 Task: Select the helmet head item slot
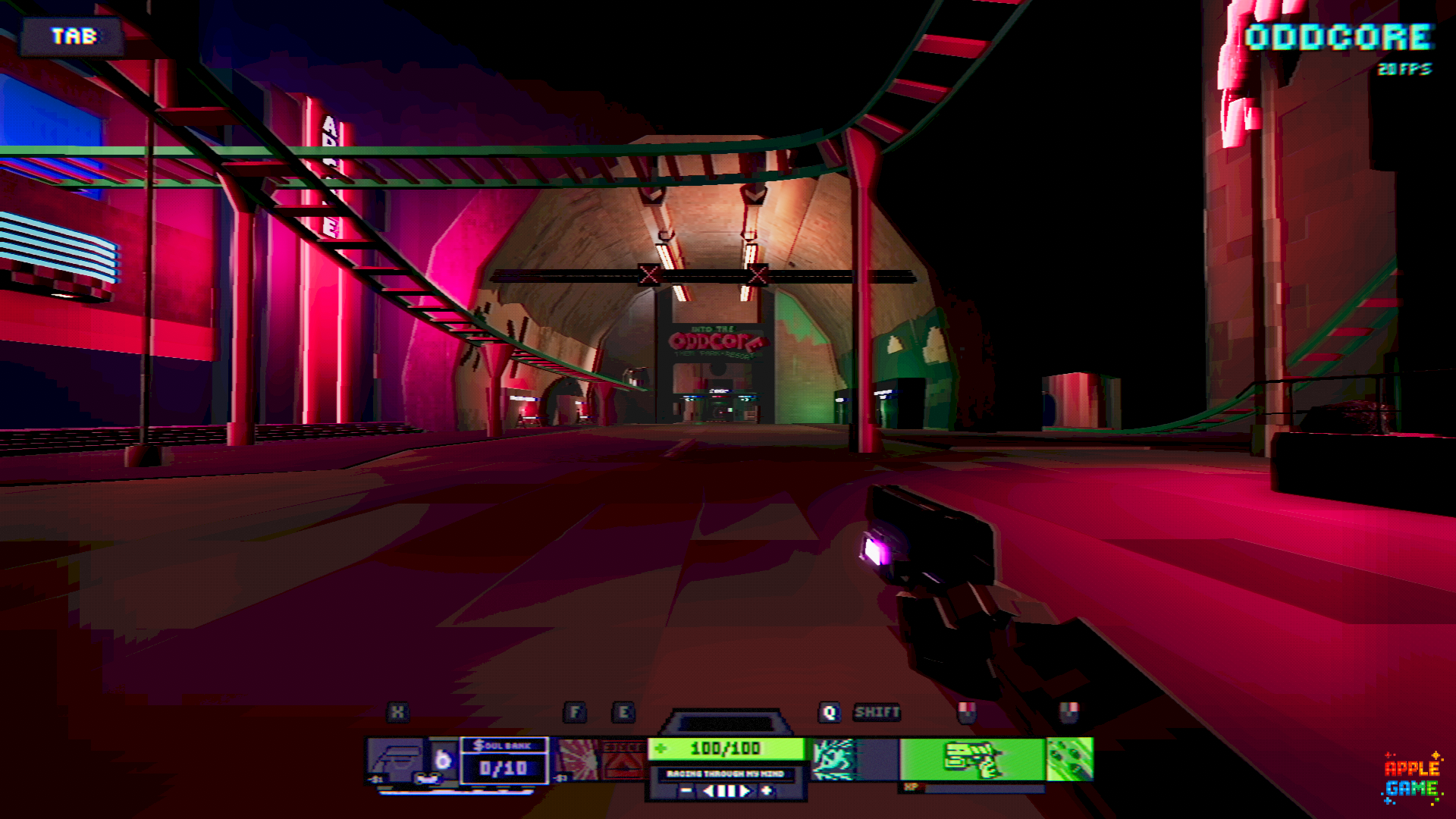point(397,758)
